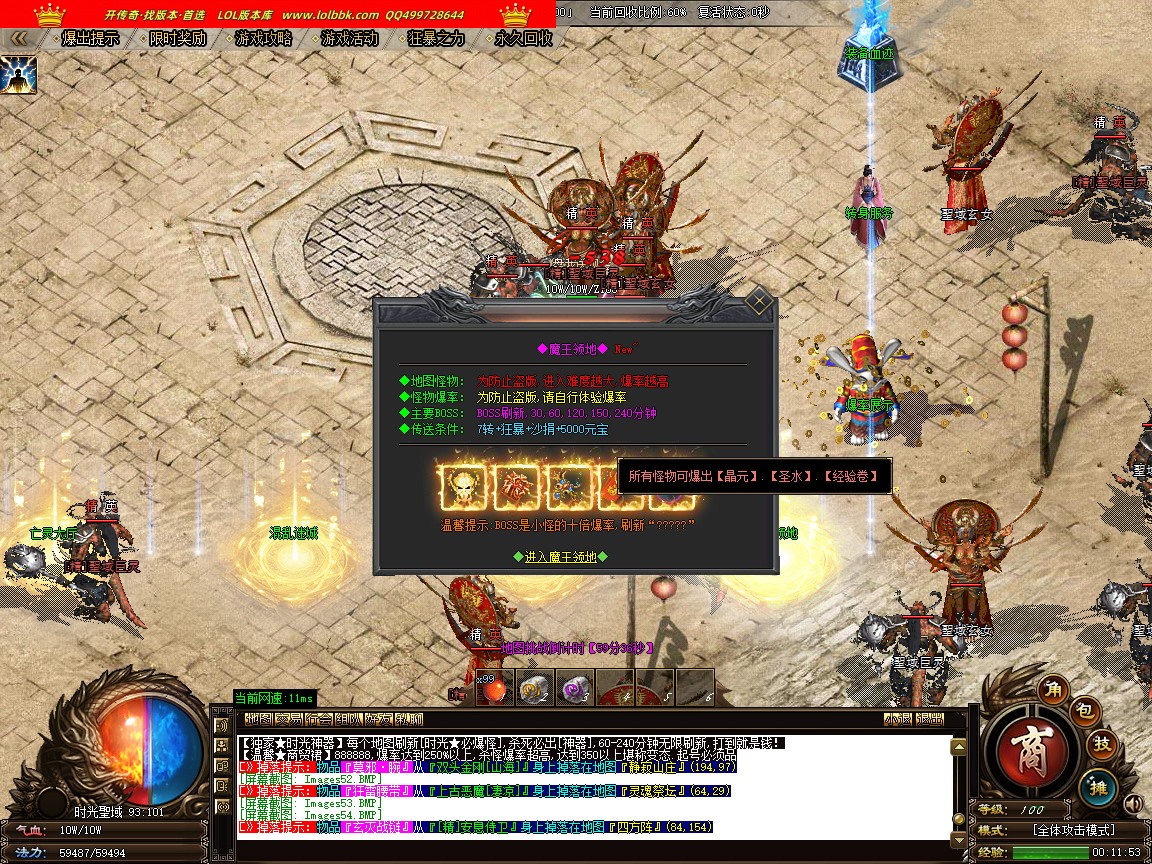Click the lightning figure buff icon
The width and height of the screenshot is (1152, 864).
point(18,75)
